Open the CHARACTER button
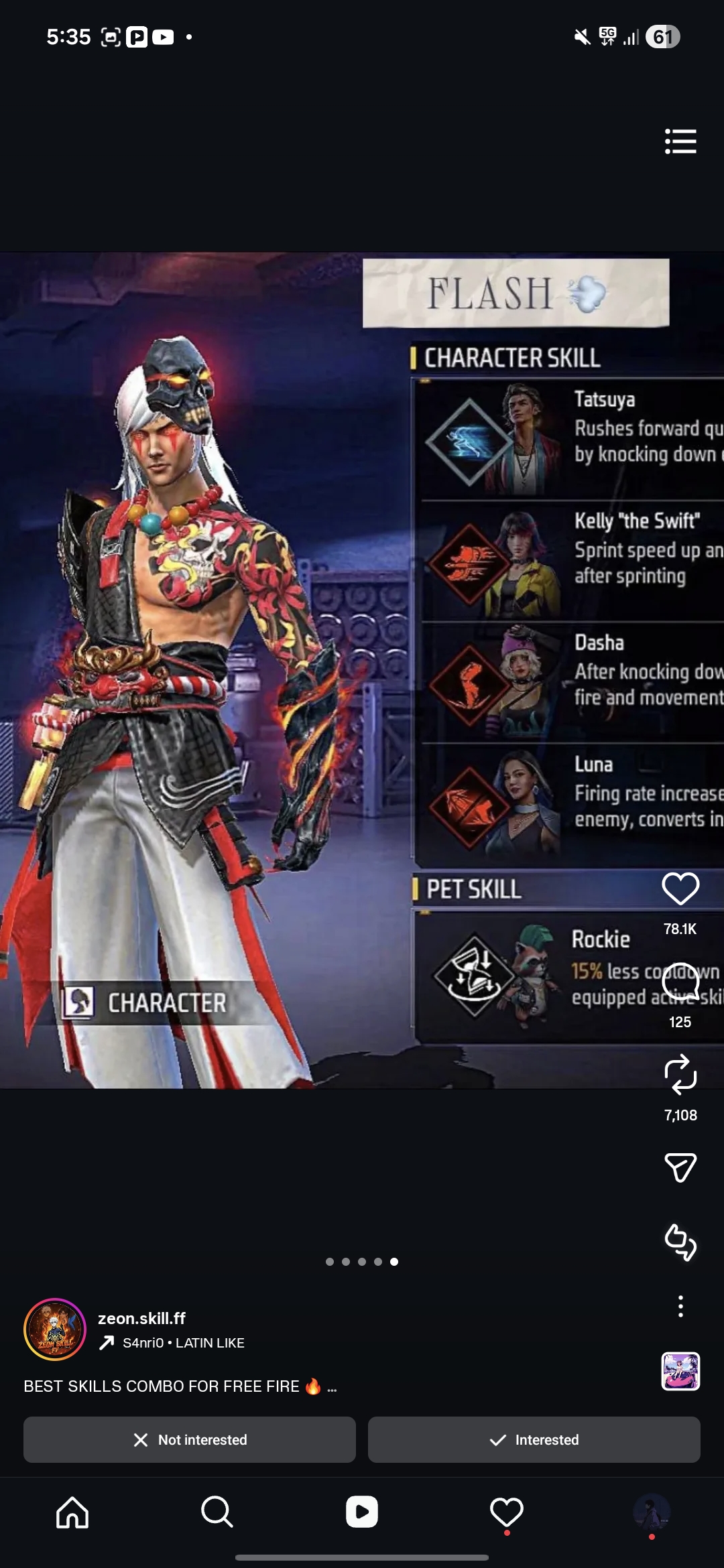 click(146, 1003)
